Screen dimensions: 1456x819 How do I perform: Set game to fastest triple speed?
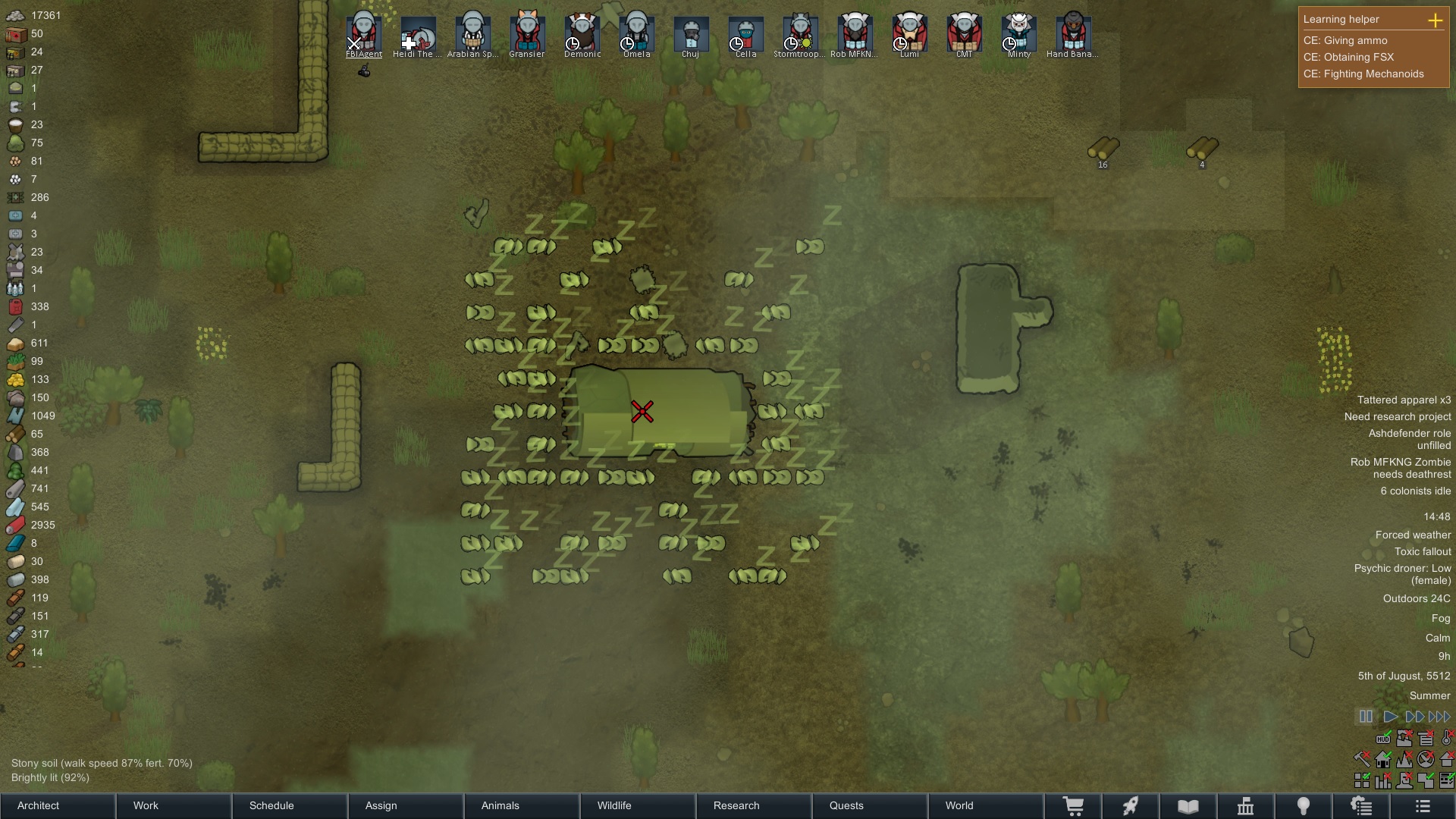tap(1439, 717)
